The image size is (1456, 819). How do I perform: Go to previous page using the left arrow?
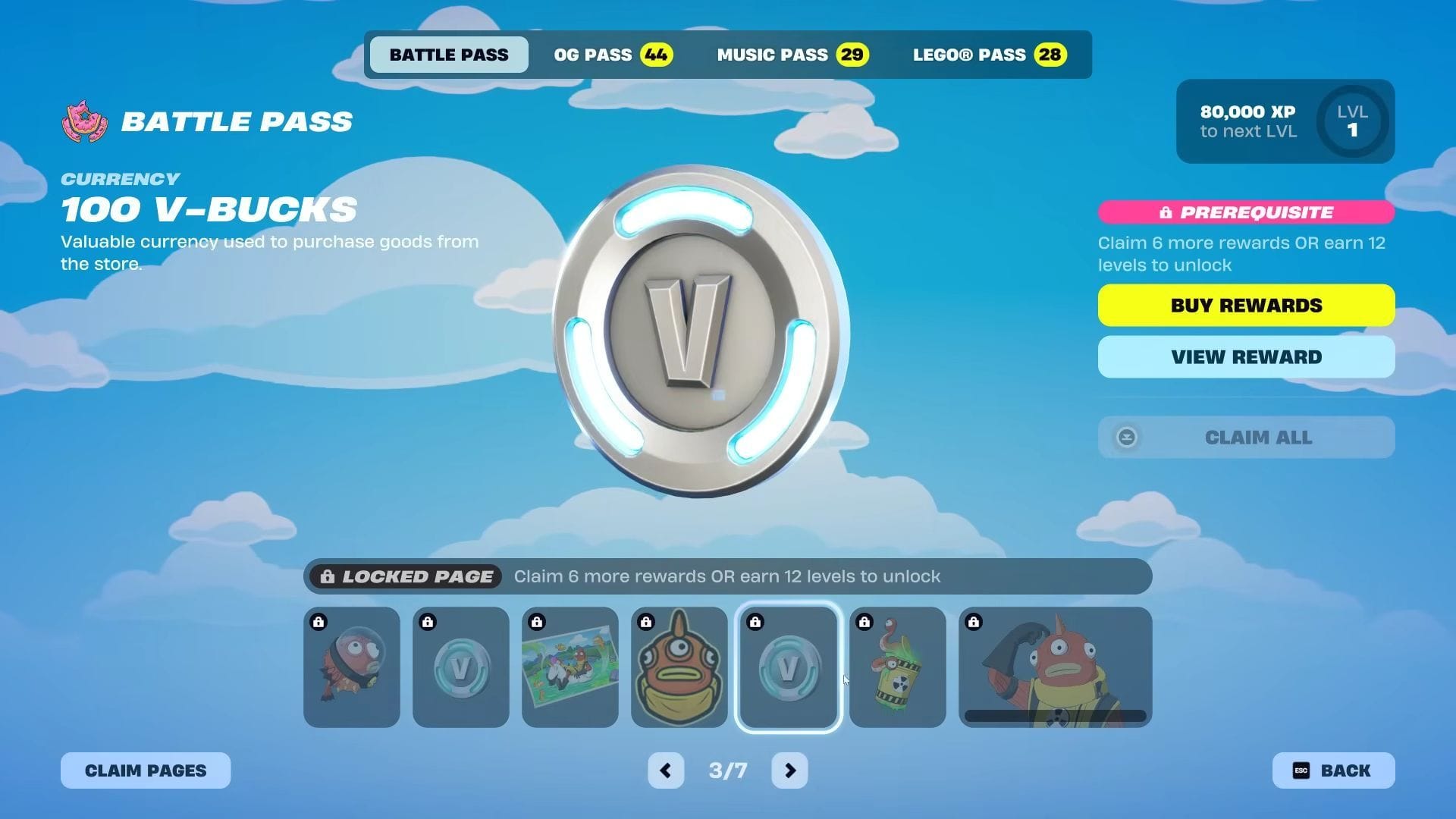pyautogui.click(x=666, y=770)
